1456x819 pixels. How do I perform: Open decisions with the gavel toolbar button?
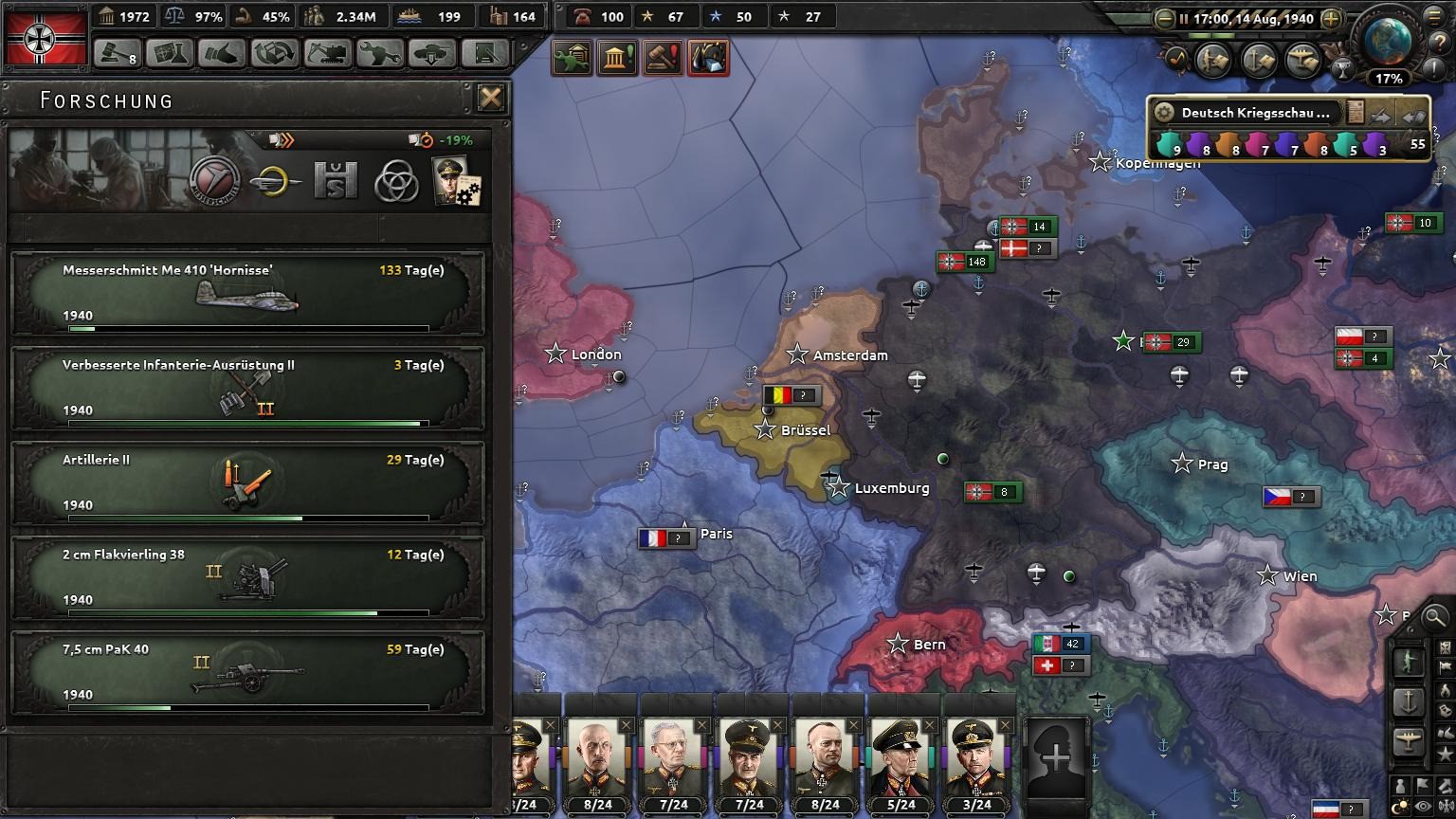coord(118,53)
